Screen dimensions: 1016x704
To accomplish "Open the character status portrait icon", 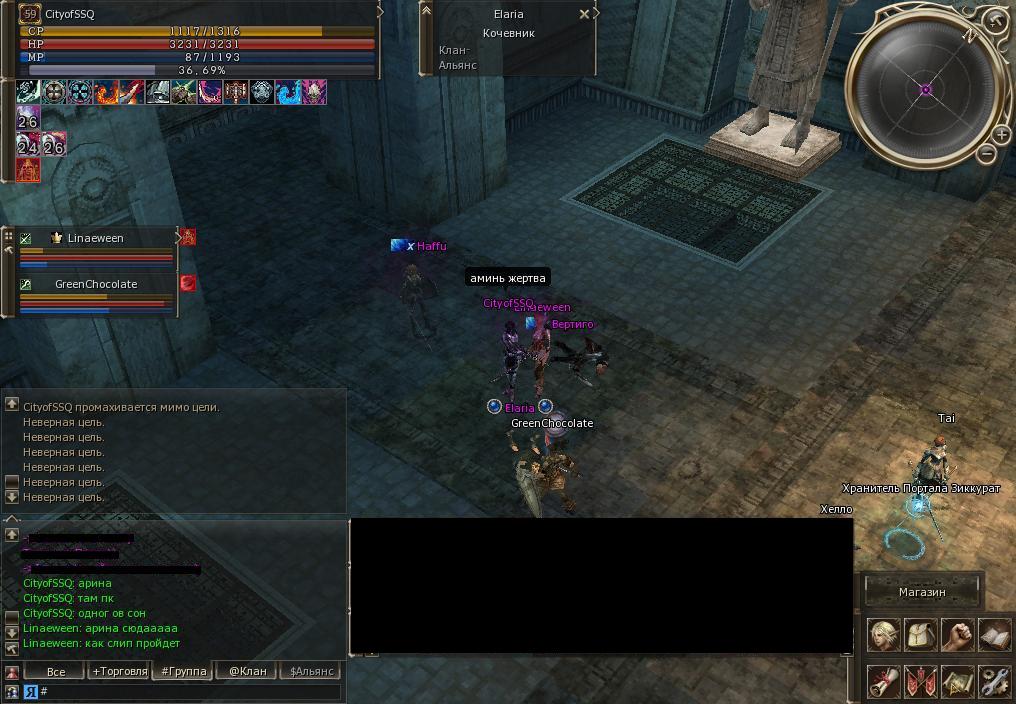I will point(883,635).
